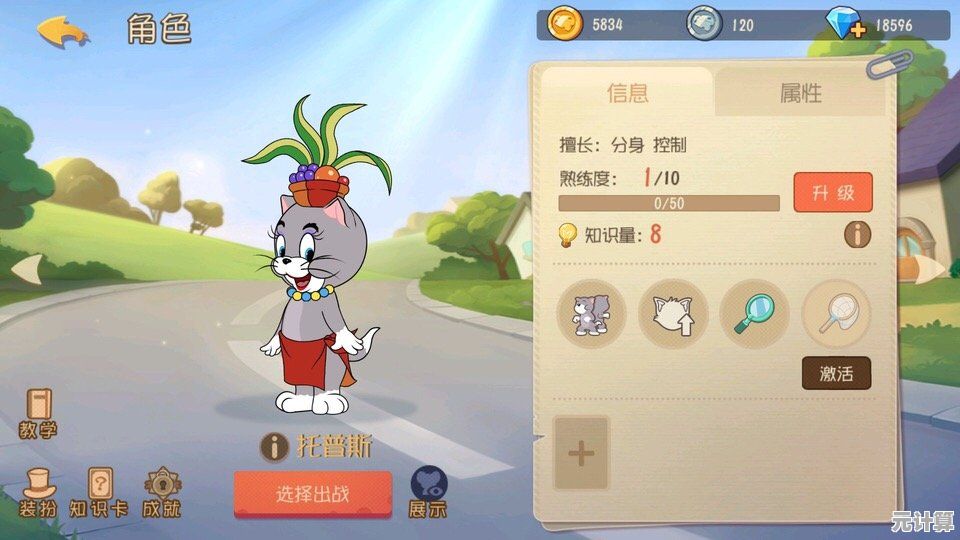
Task: Open the 展示 showcase button
Action: pyautogui.click(x=428, y=492)
